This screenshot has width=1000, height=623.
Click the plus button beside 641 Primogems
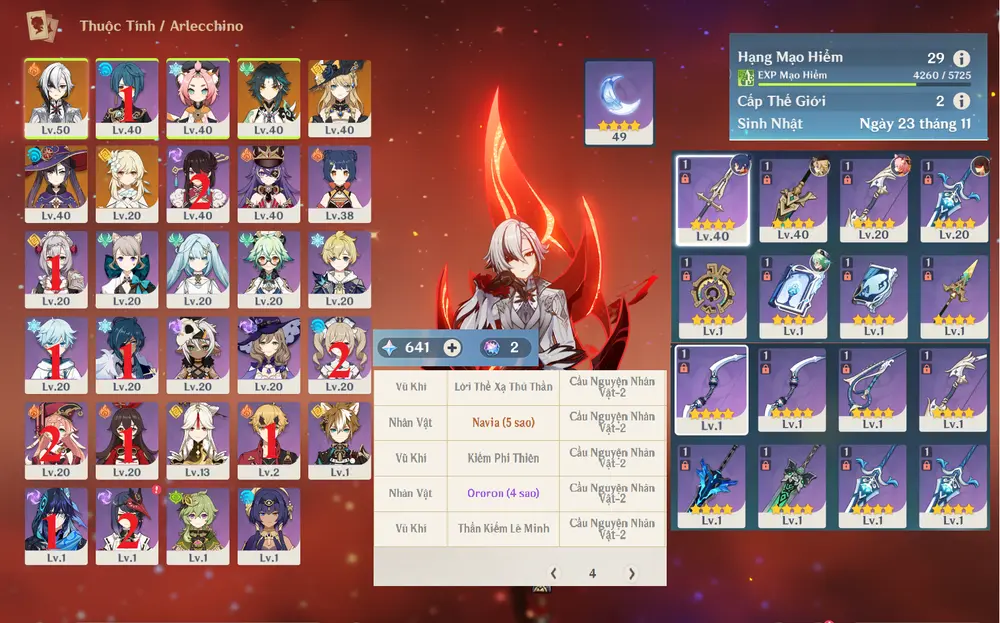pos(452,348)
